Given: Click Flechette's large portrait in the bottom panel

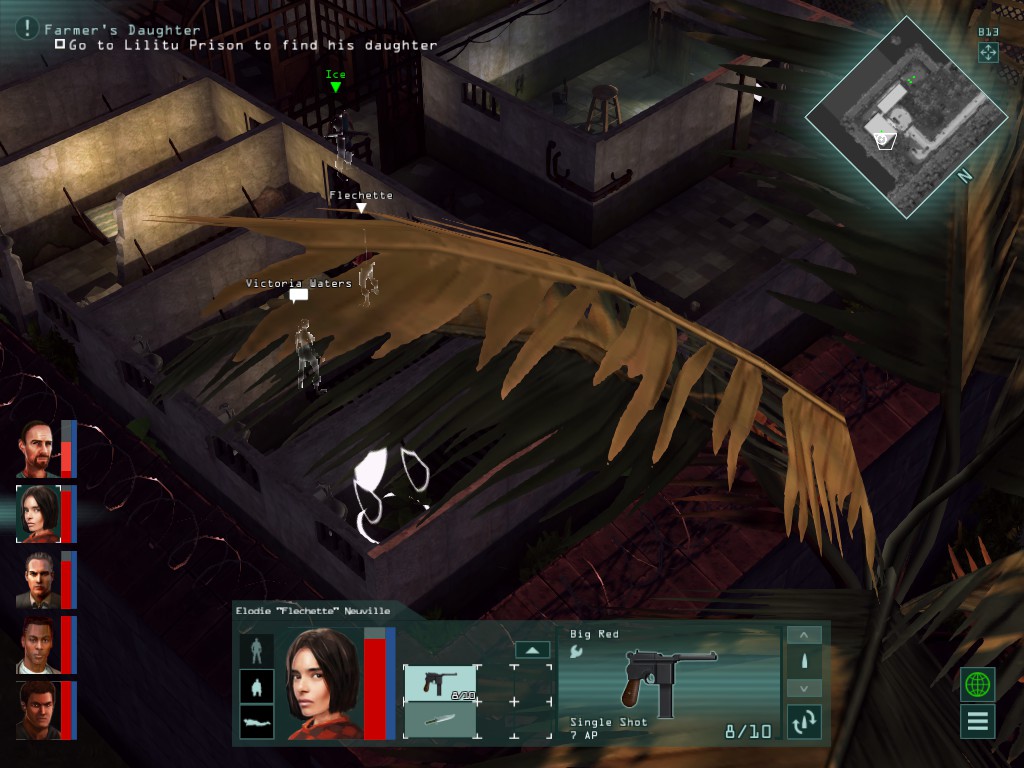Looking at the screenshot, I should click(322, 684).
